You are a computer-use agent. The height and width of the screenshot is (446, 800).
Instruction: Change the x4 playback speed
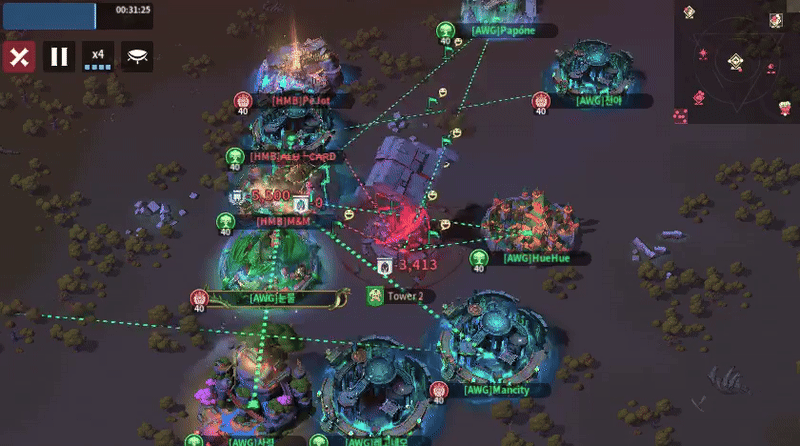98,56
